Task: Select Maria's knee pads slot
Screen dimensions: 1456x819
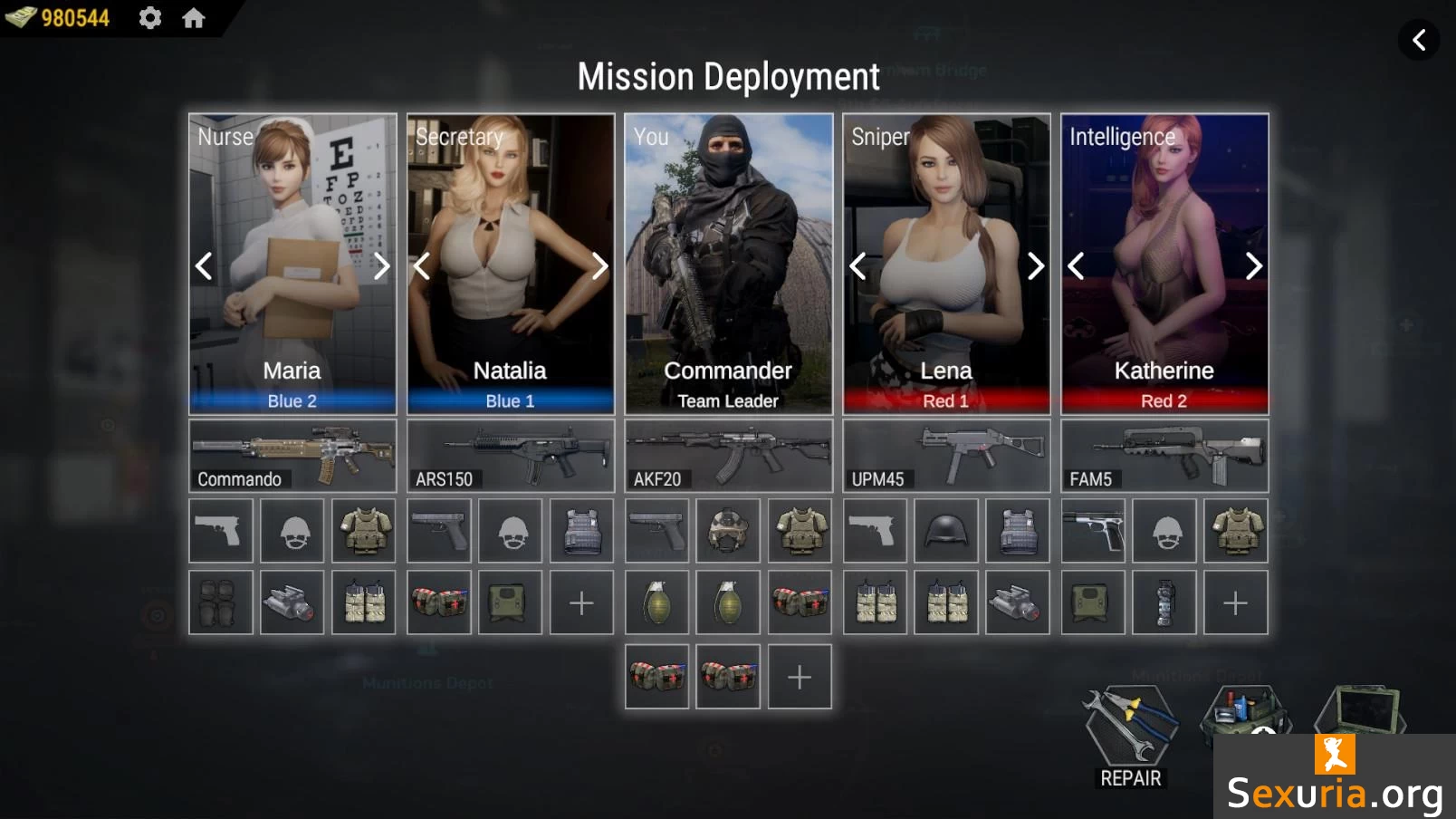Action: coord(221,602)
